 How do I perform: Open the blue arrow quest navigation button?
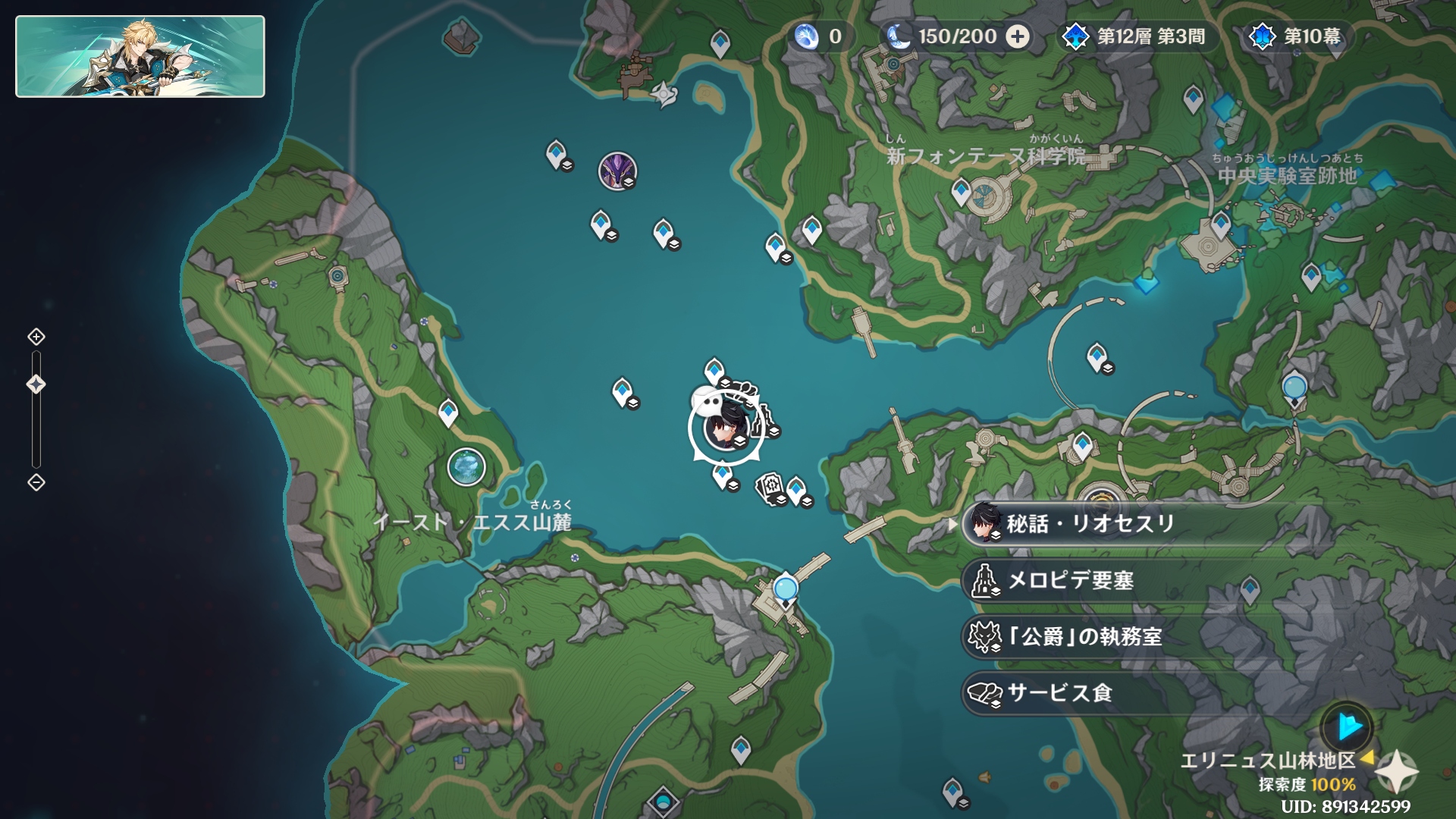click(1347, 726)
